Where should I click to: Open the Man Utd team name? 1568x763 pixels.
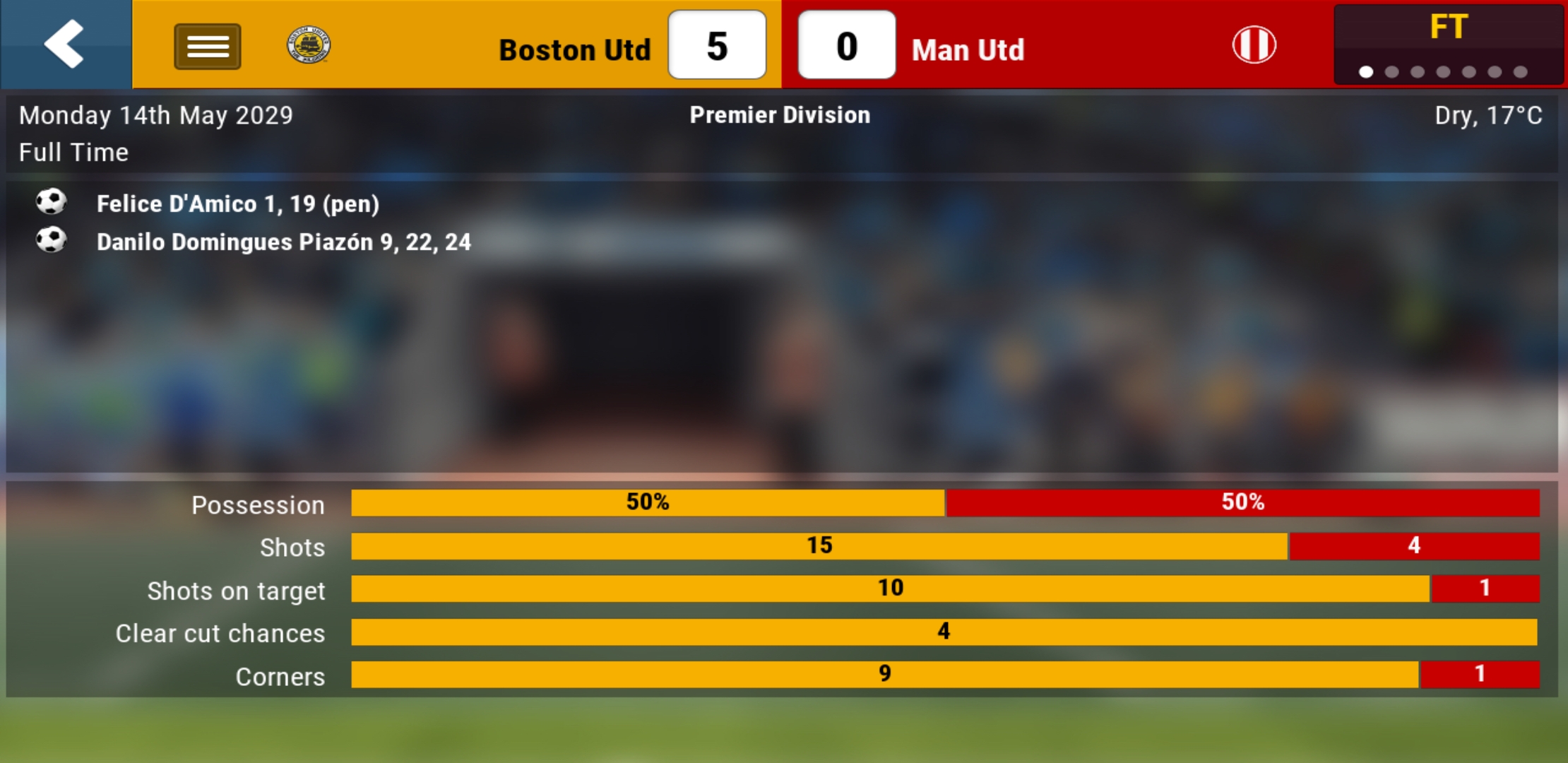point(968,50)
